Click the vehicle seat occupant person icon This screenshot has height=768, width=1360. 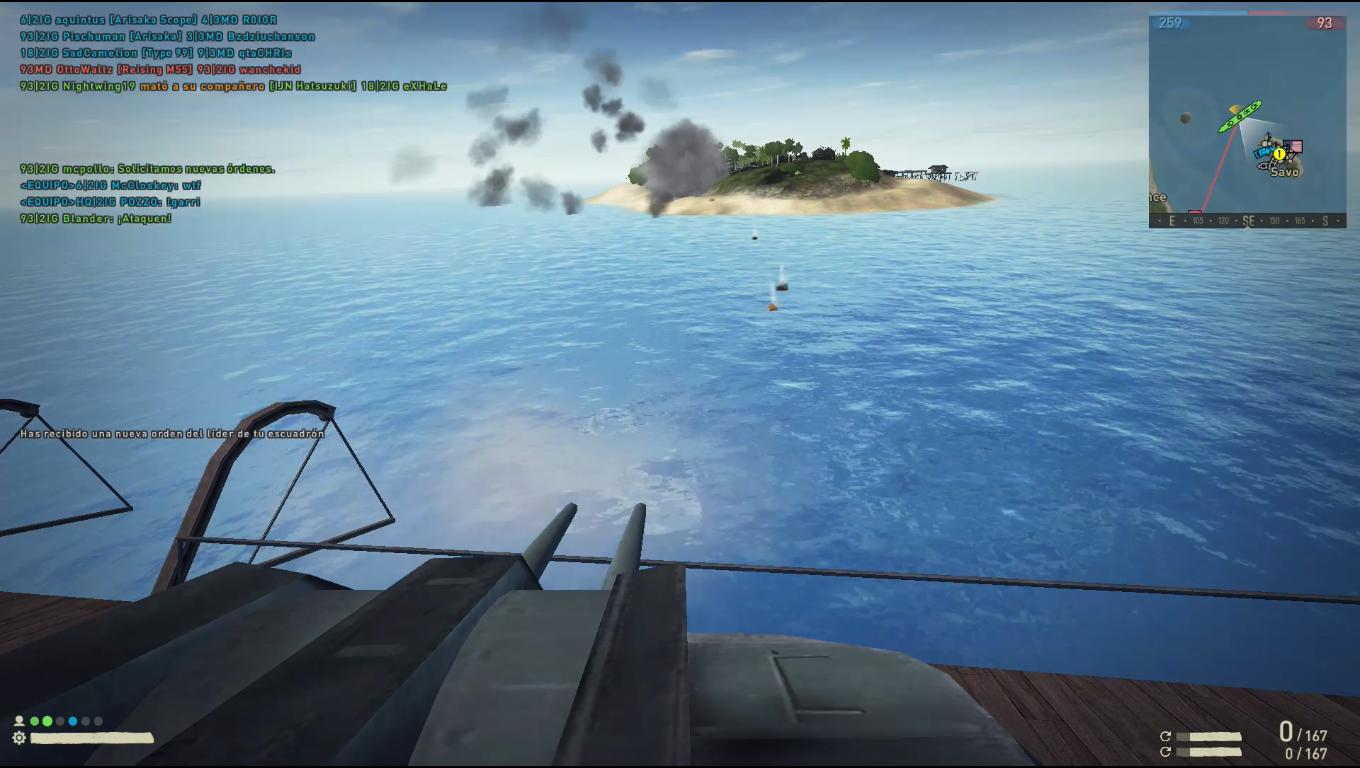coord(19,721)
